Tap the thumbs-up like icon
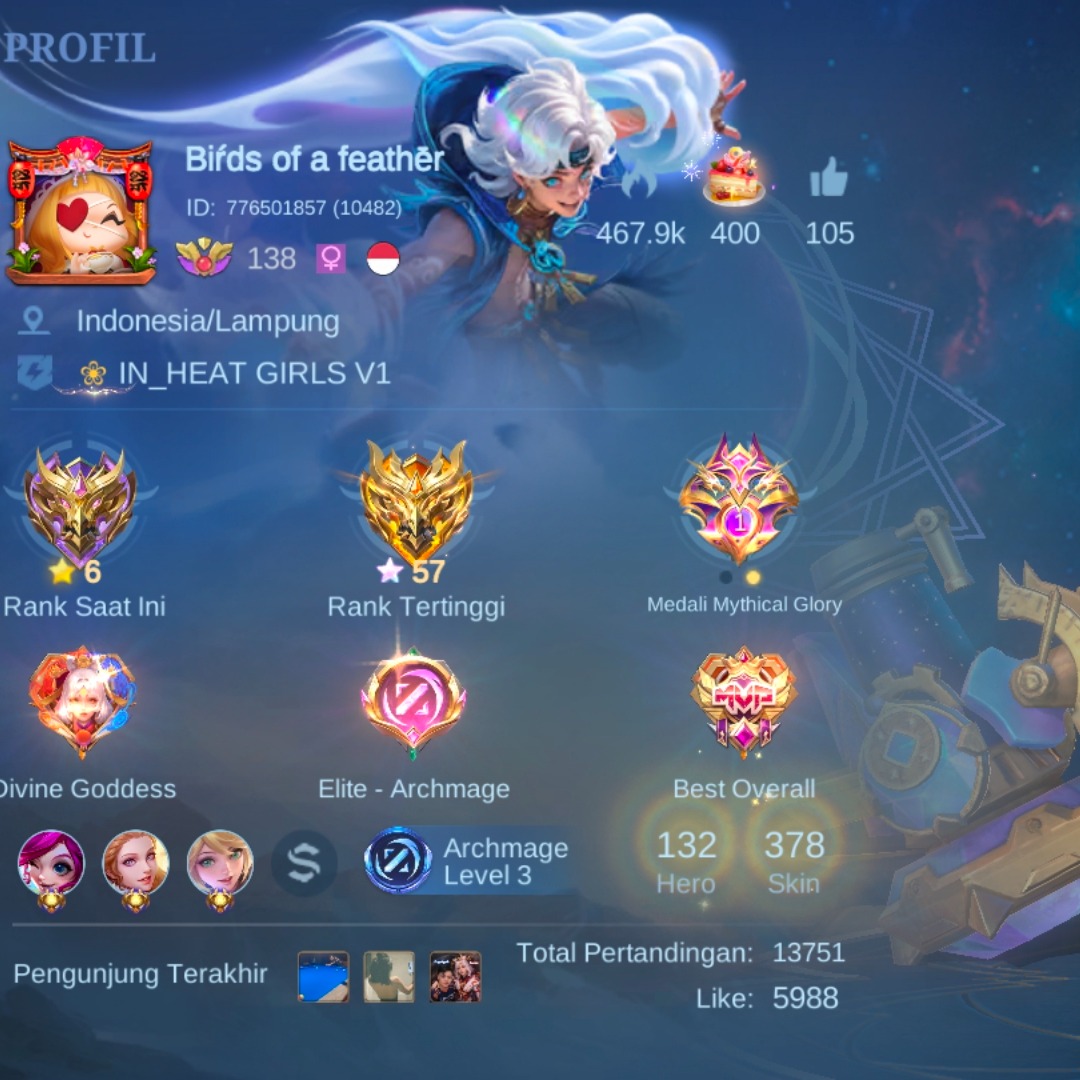1080x1080 pixels. coord(828,180)
